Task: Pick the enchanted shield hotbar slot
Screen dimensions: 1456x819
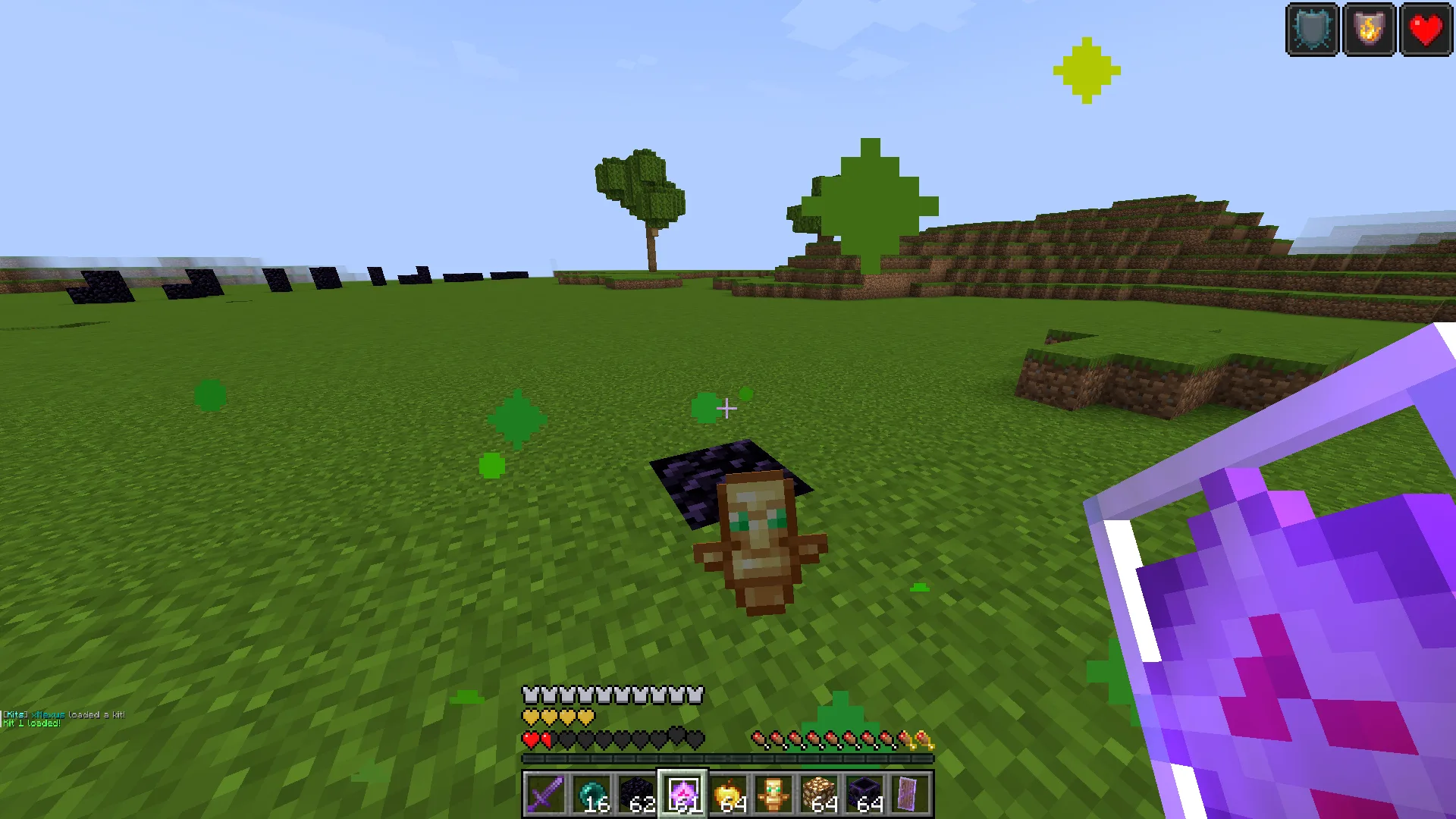Action: [x=909, y=794]
